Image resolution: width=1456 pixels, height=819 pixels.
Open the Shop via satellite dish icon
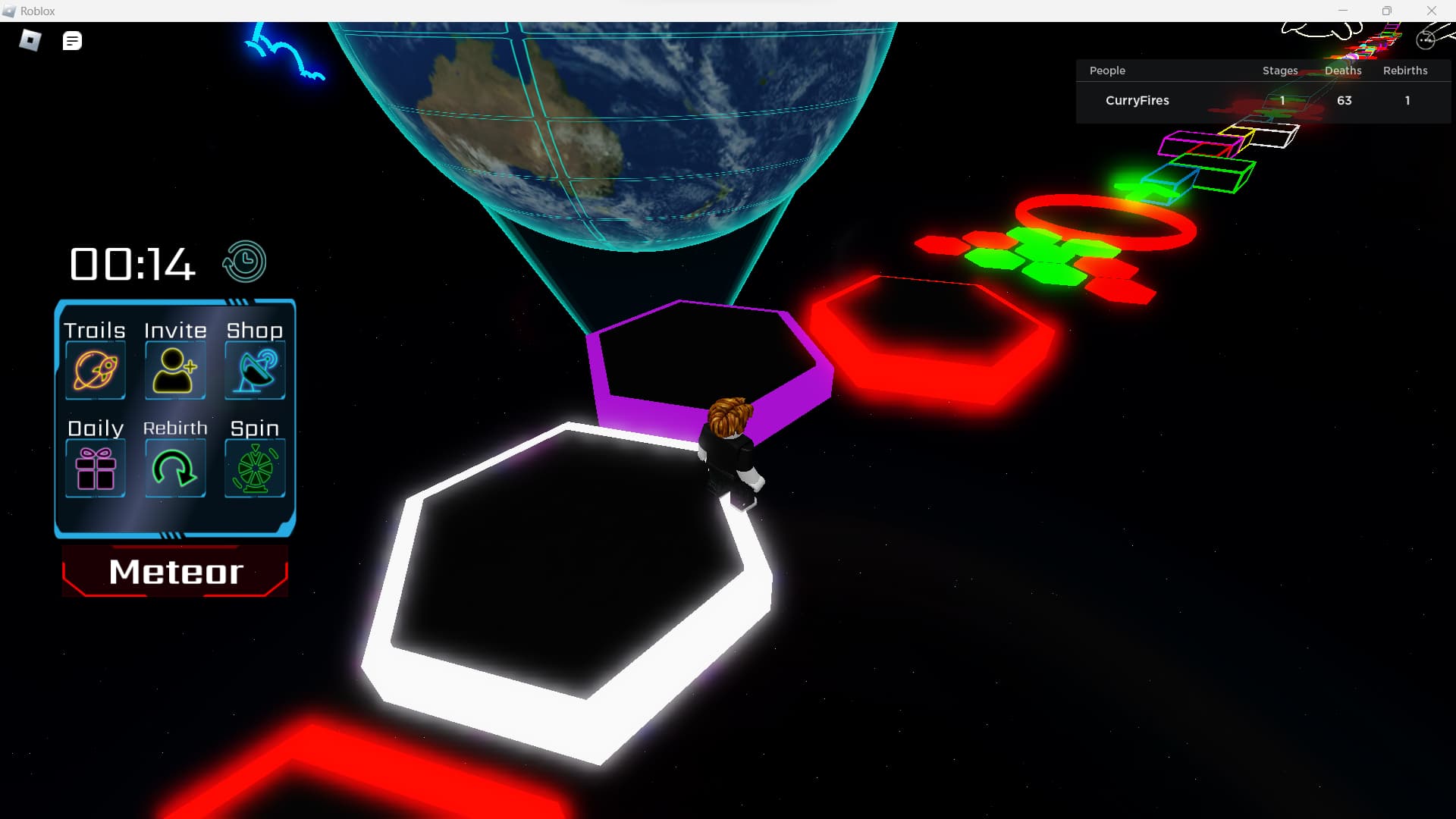[255, 369]
